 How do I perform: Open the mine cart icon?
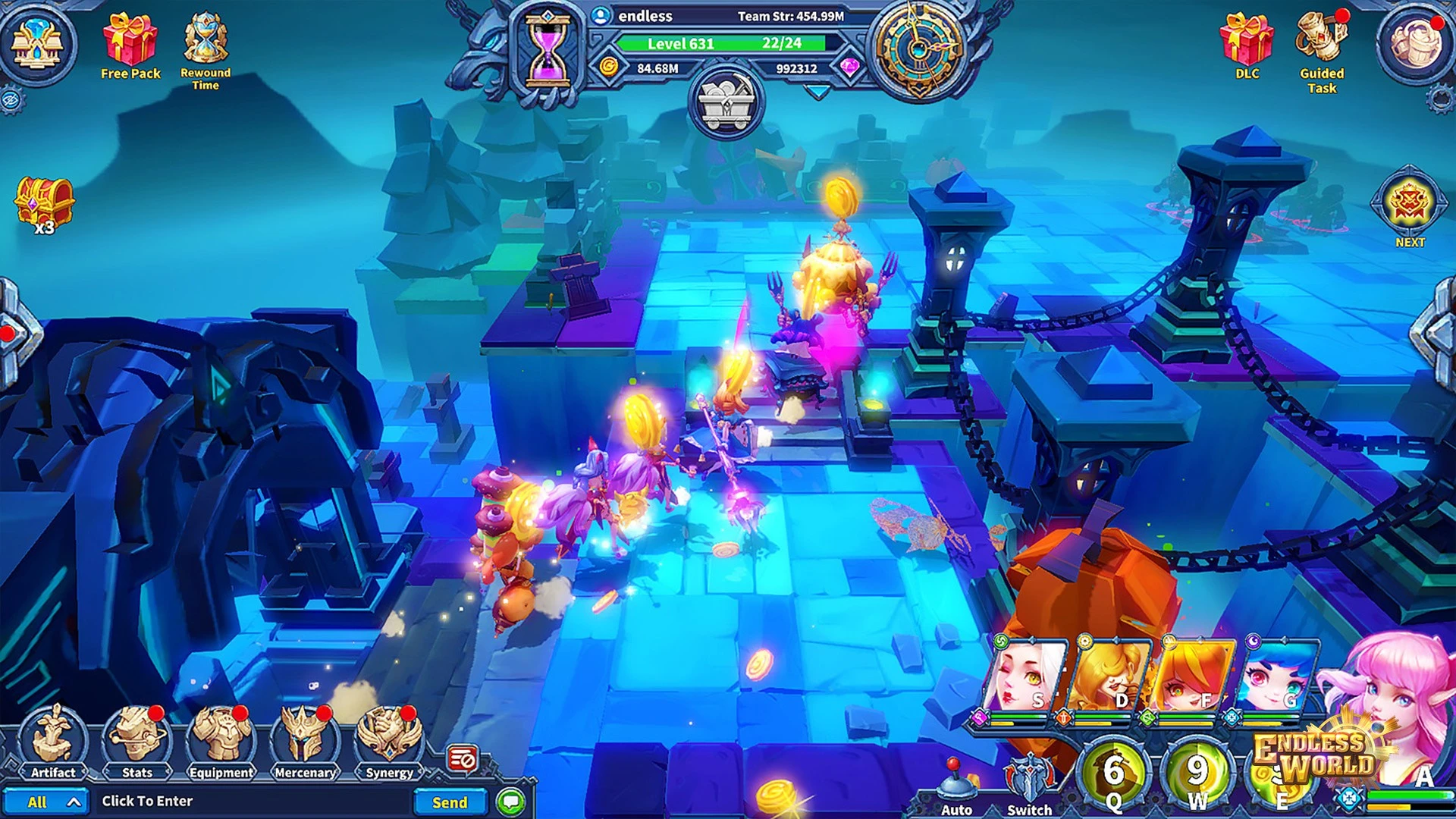[726, 104]
